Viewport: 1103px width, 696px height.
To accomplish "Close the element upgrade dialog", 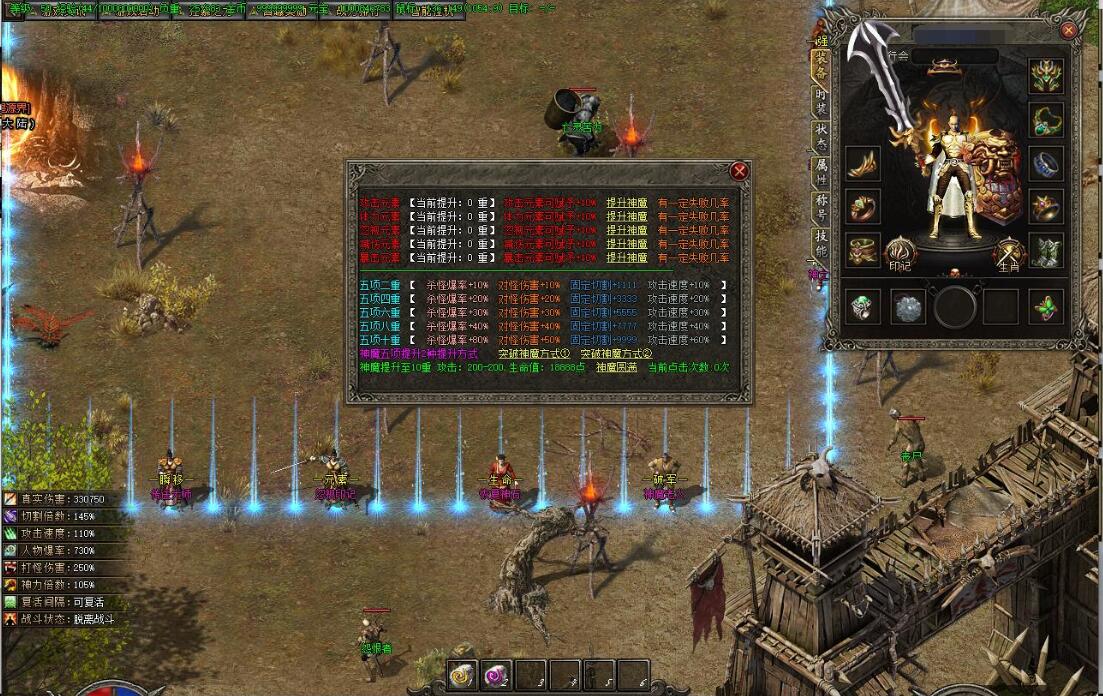I will 739,171.
